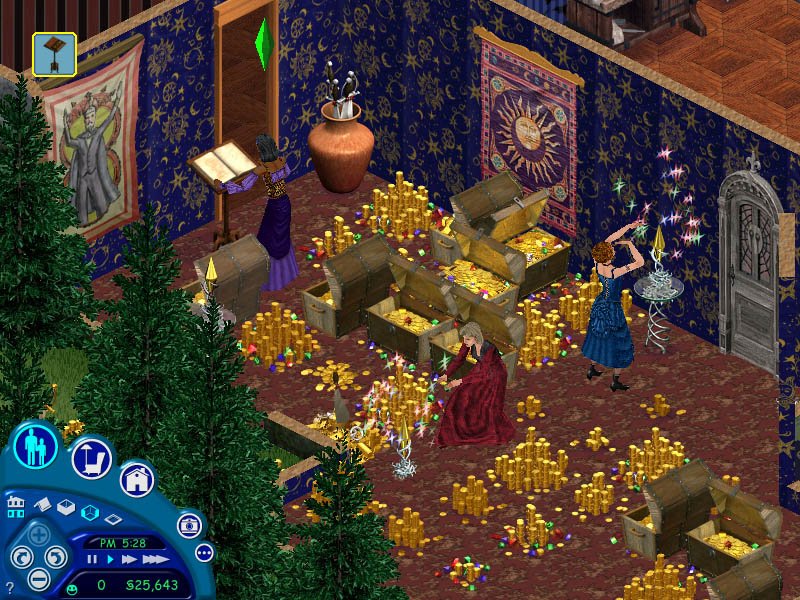Open the camera snapshot button
The image size is (800, 600).
(189, 524)
